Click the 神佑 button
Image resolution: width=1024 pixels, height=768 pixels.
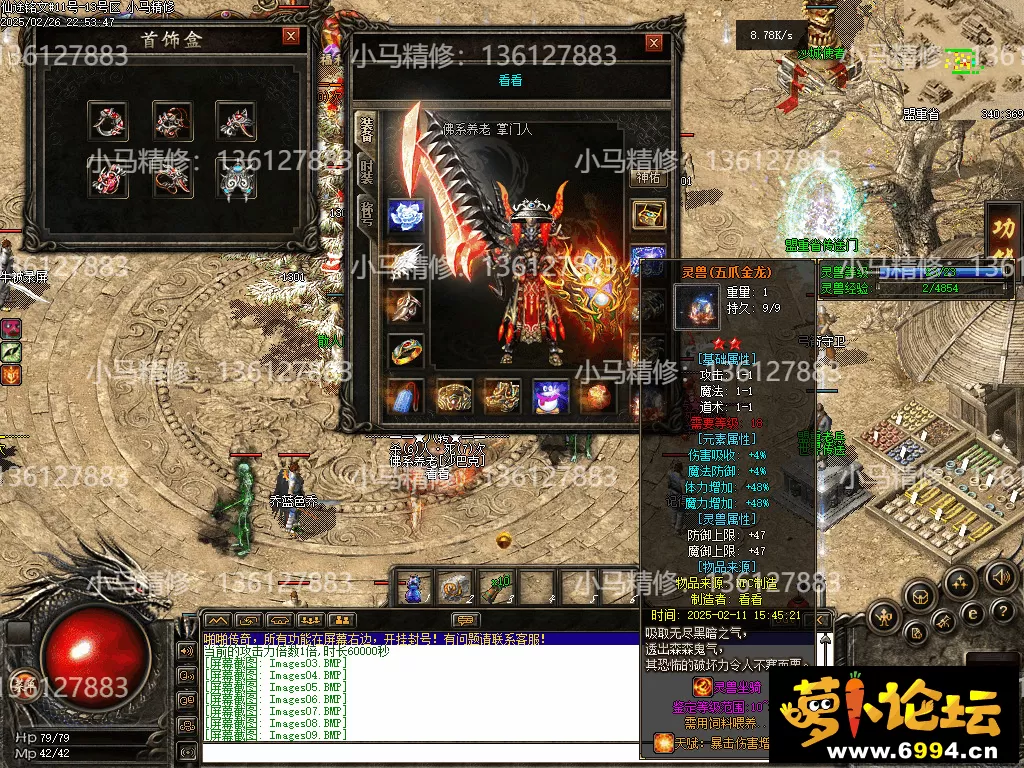coord(649,178)
